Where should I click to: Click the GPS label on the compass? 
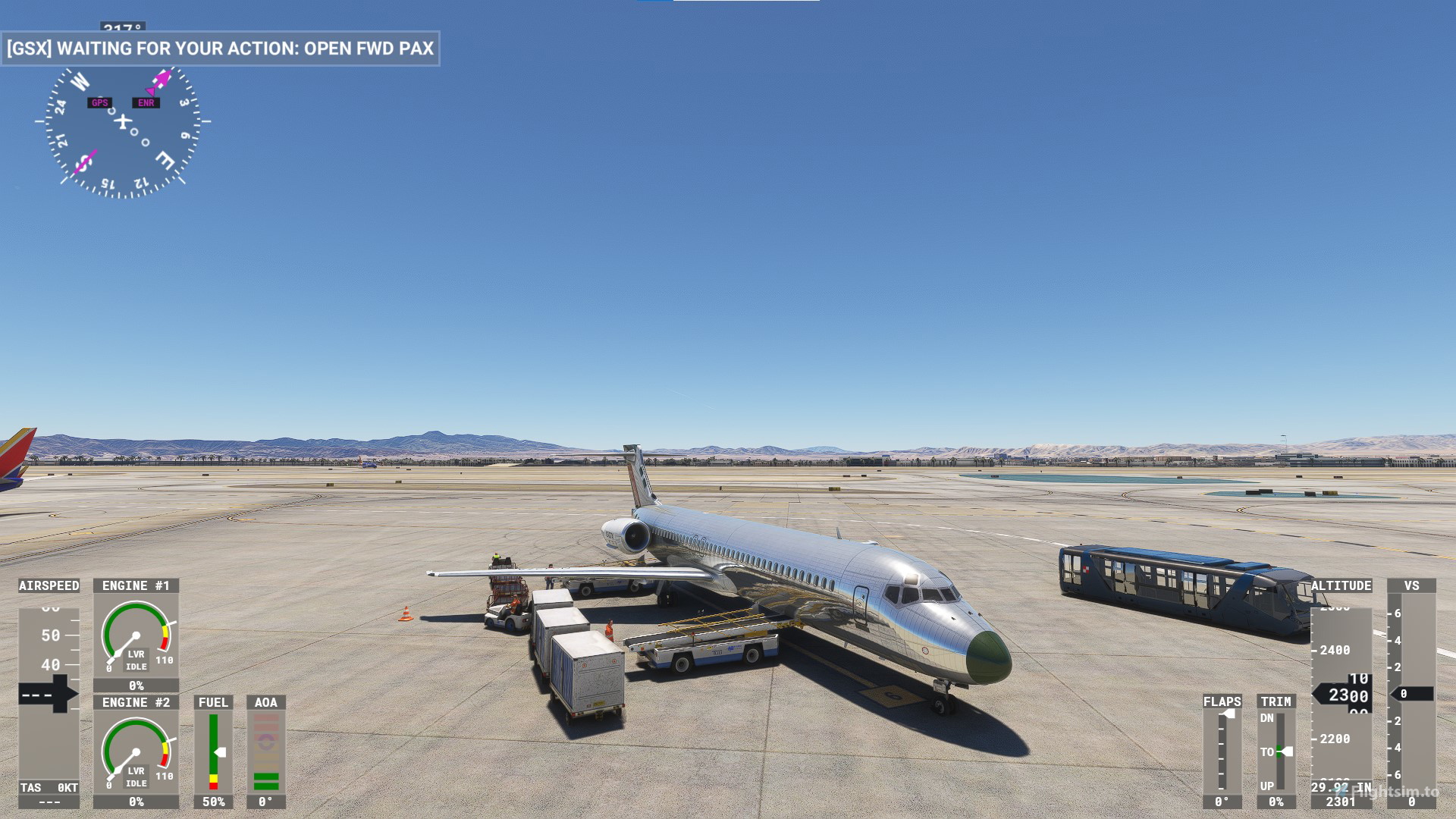(x=99, y=102)
